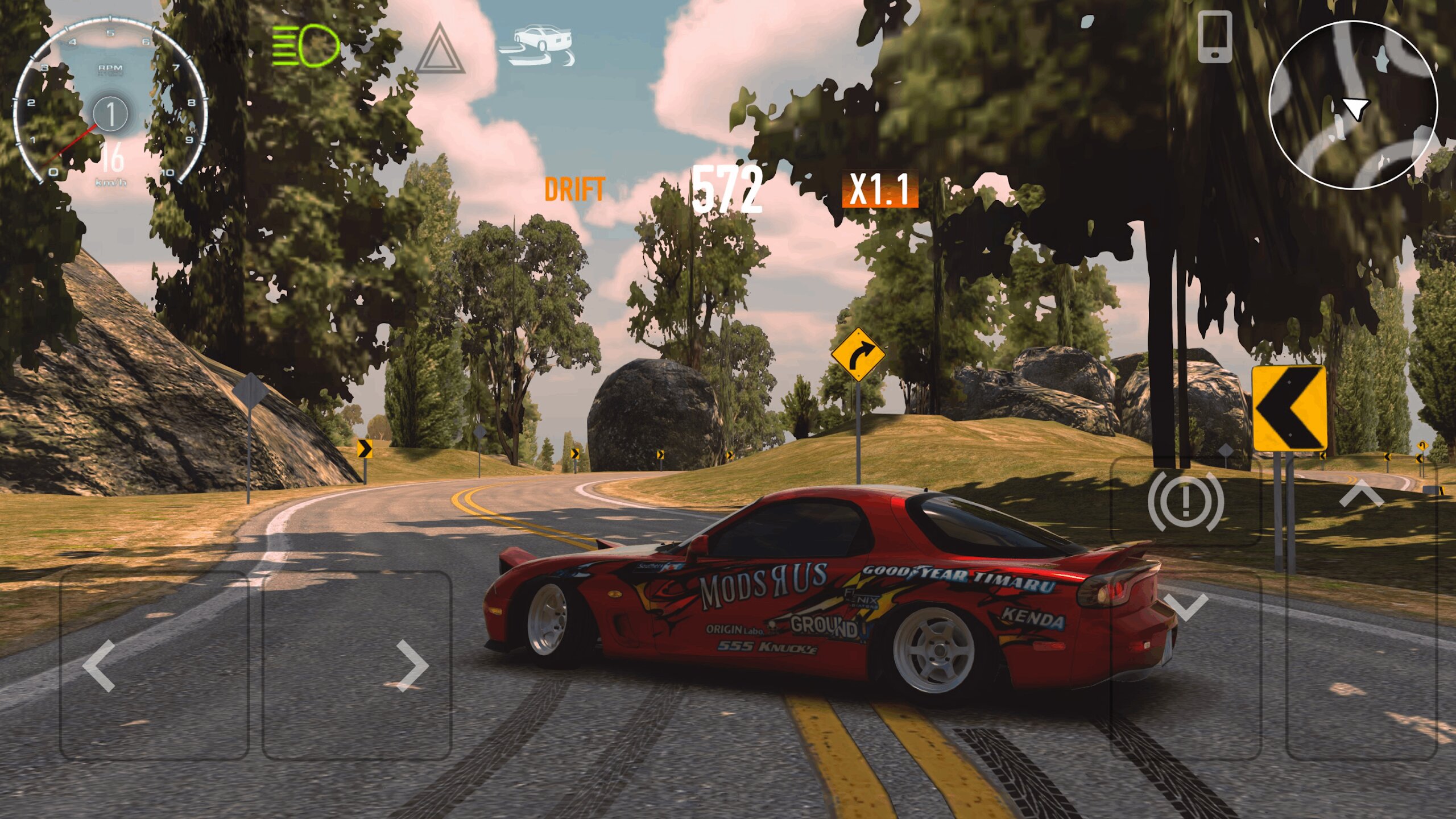Engage the handbrake button

click(1185, 500)
